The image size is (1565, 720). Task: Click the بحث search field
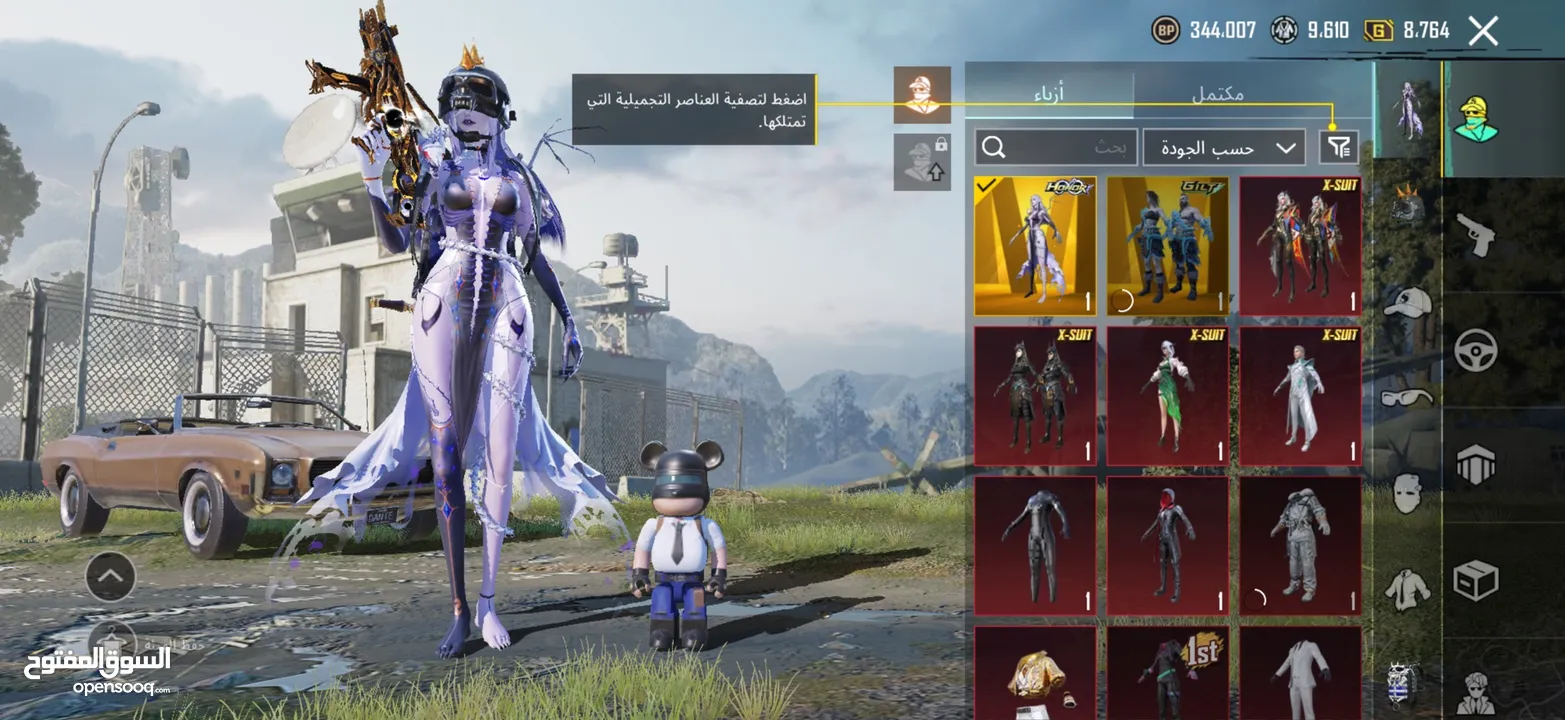(x=1056, y=148)
